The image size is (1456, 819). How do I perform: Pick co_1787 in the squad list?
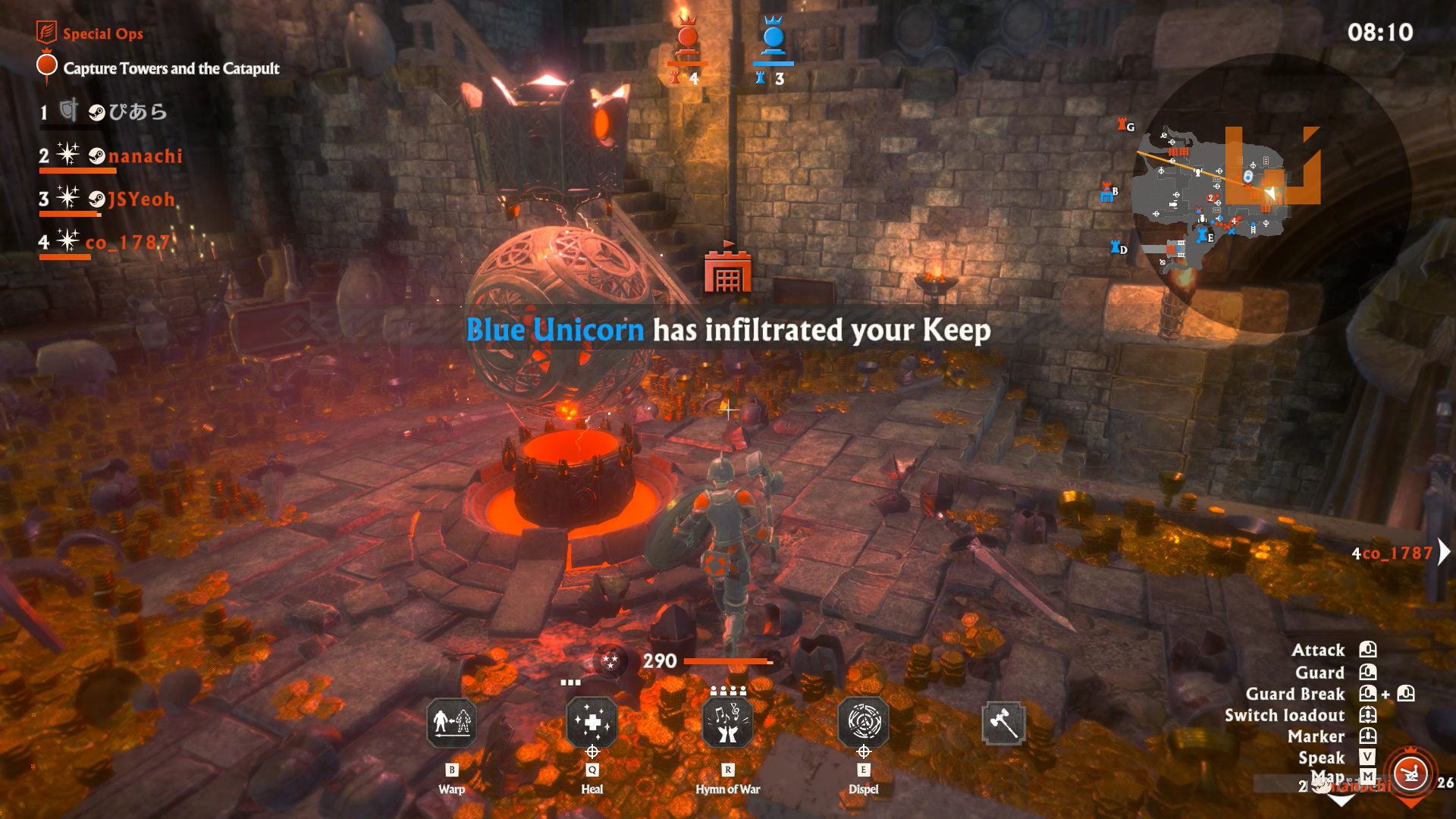[x=126, y=243]
